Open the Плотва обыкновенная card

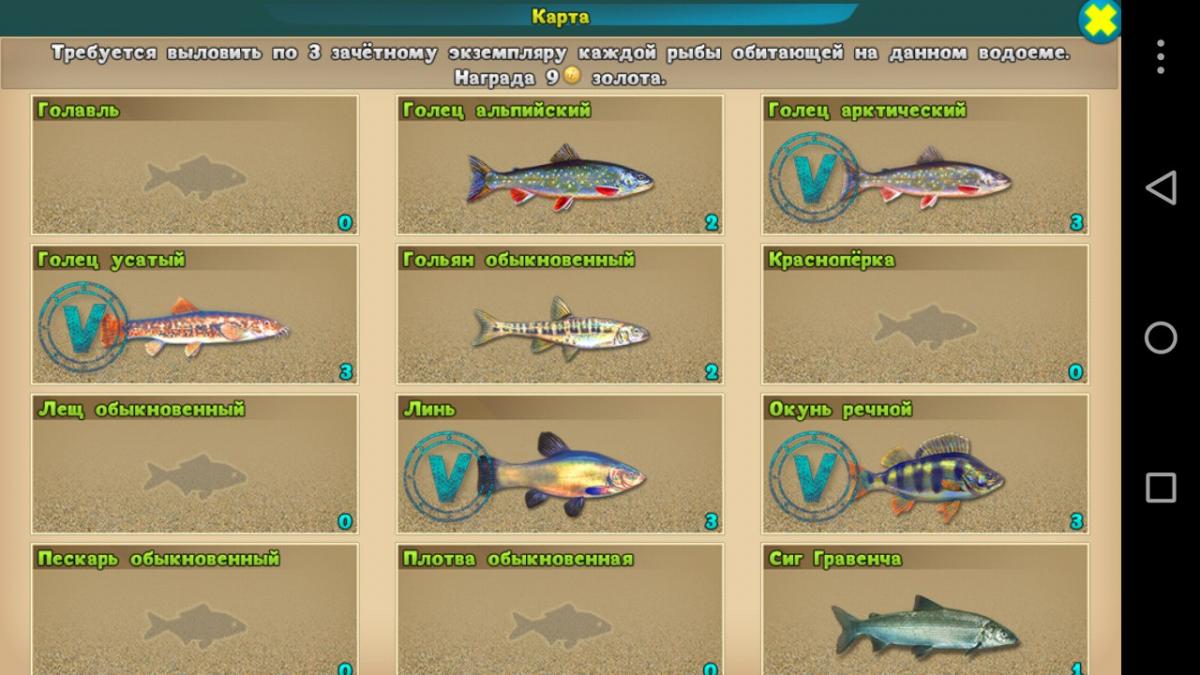(x=560, y=610)
